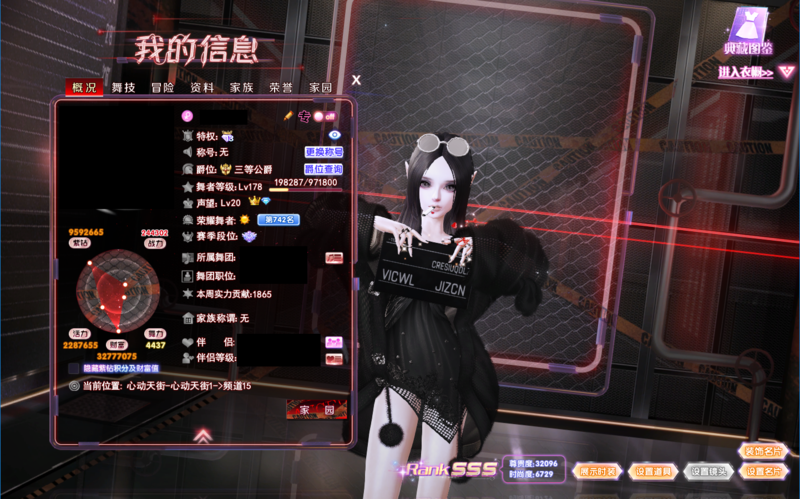Toggle the eye visibility icon
Image resolution: width=800 pixels, height=499 pixels.
point(335,134)
